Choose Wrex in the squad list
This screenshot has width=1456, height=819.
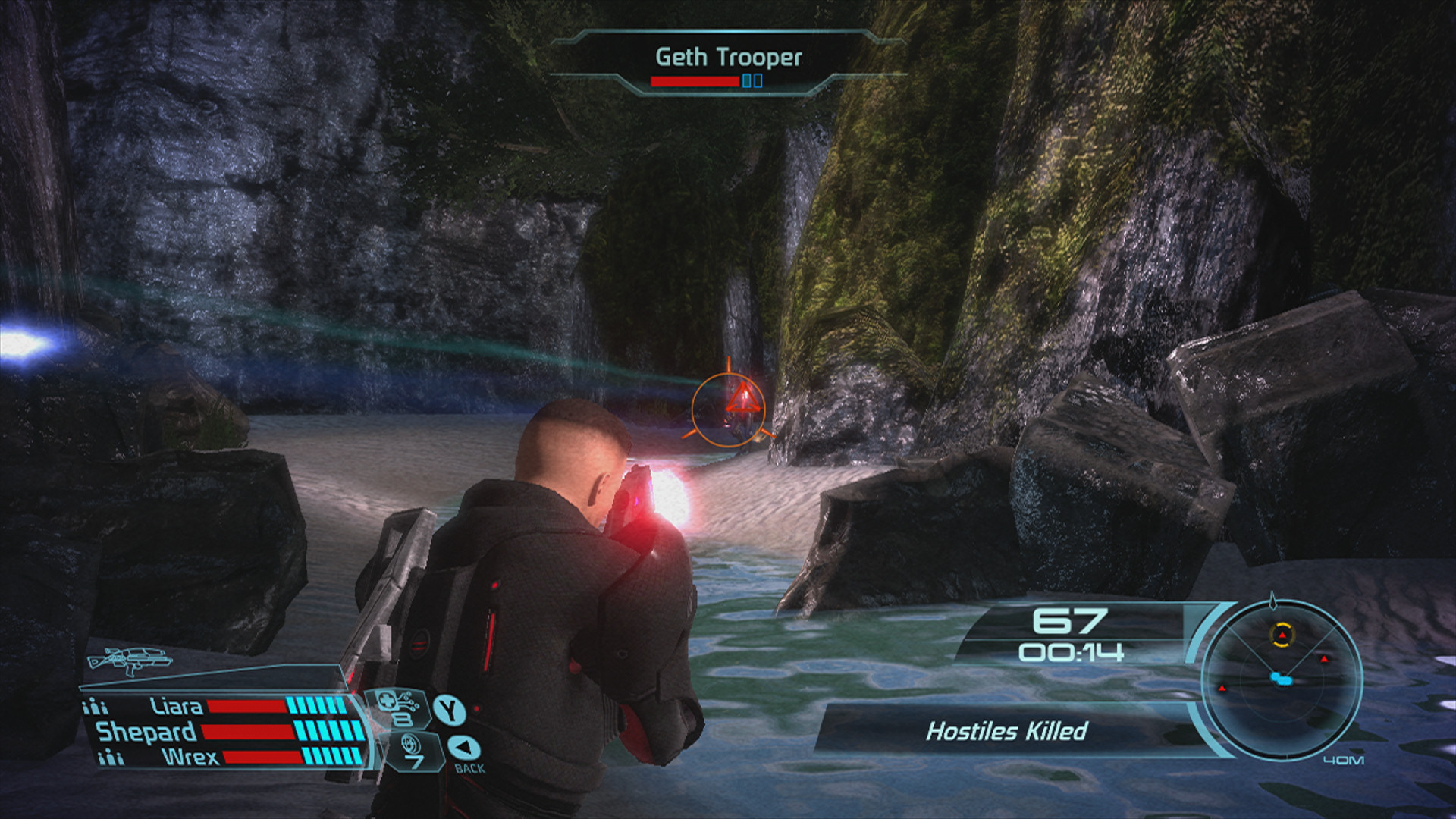click(x=190, y=757)
